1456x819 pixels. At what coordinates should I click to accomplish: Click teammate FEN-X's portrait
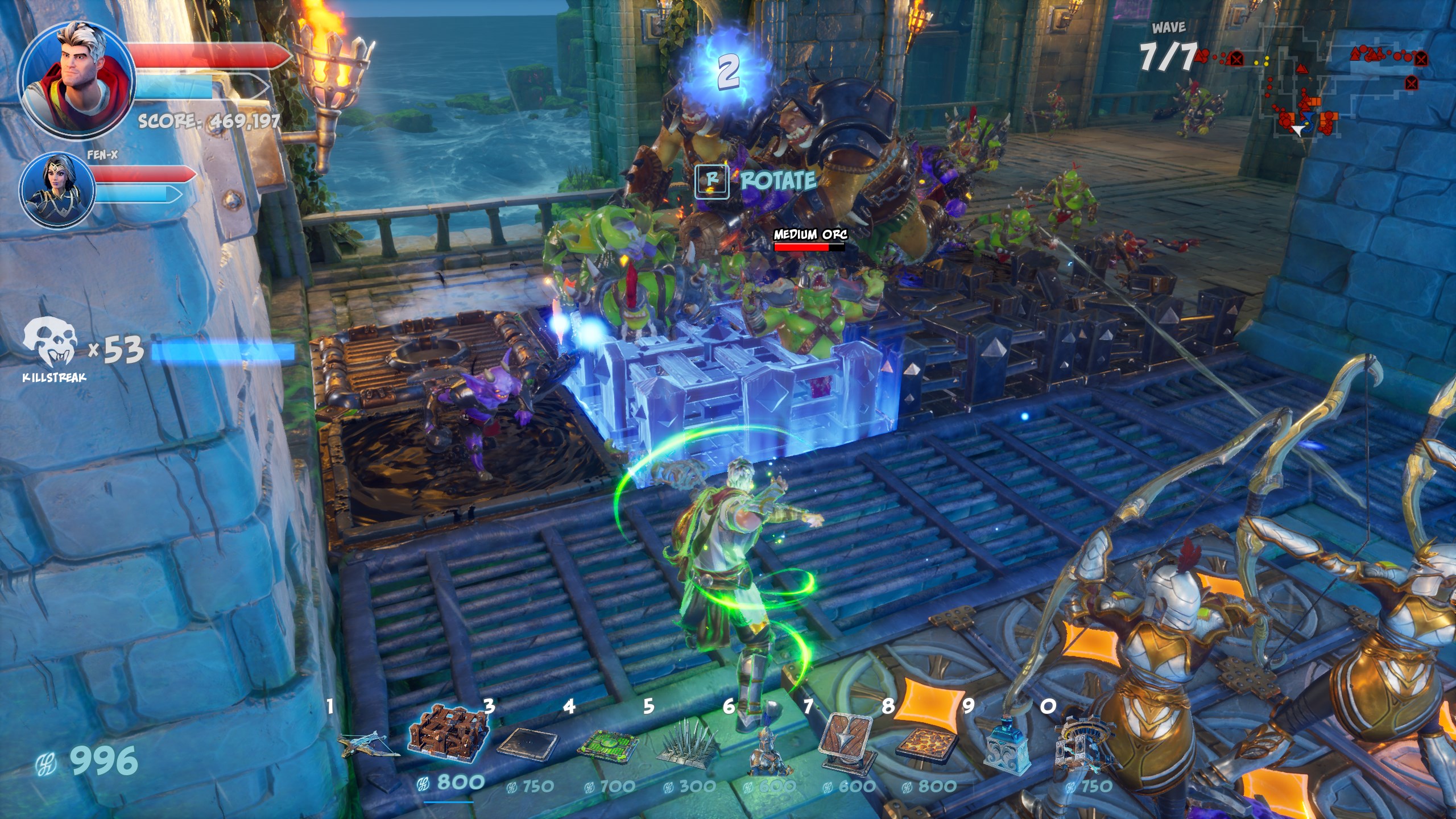(57, 191)
